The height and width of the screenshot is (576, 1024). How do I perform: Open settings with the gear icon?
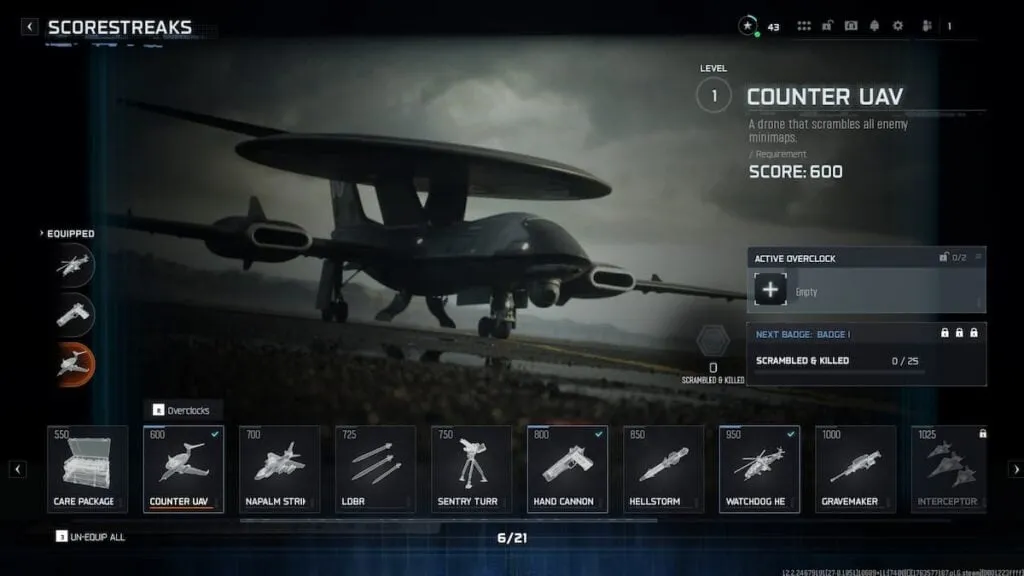[x=897, y=26]
